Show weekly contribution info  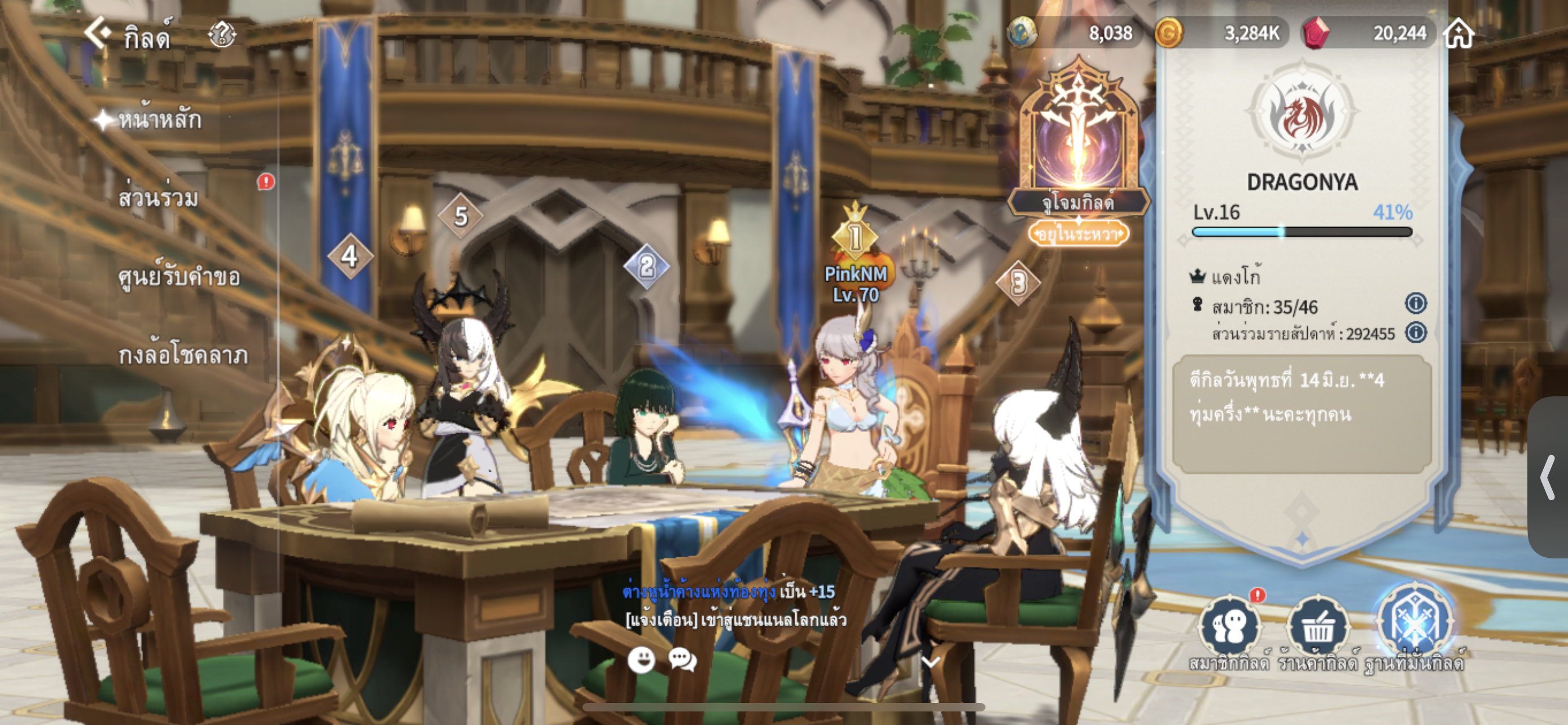click(1416, 333)
